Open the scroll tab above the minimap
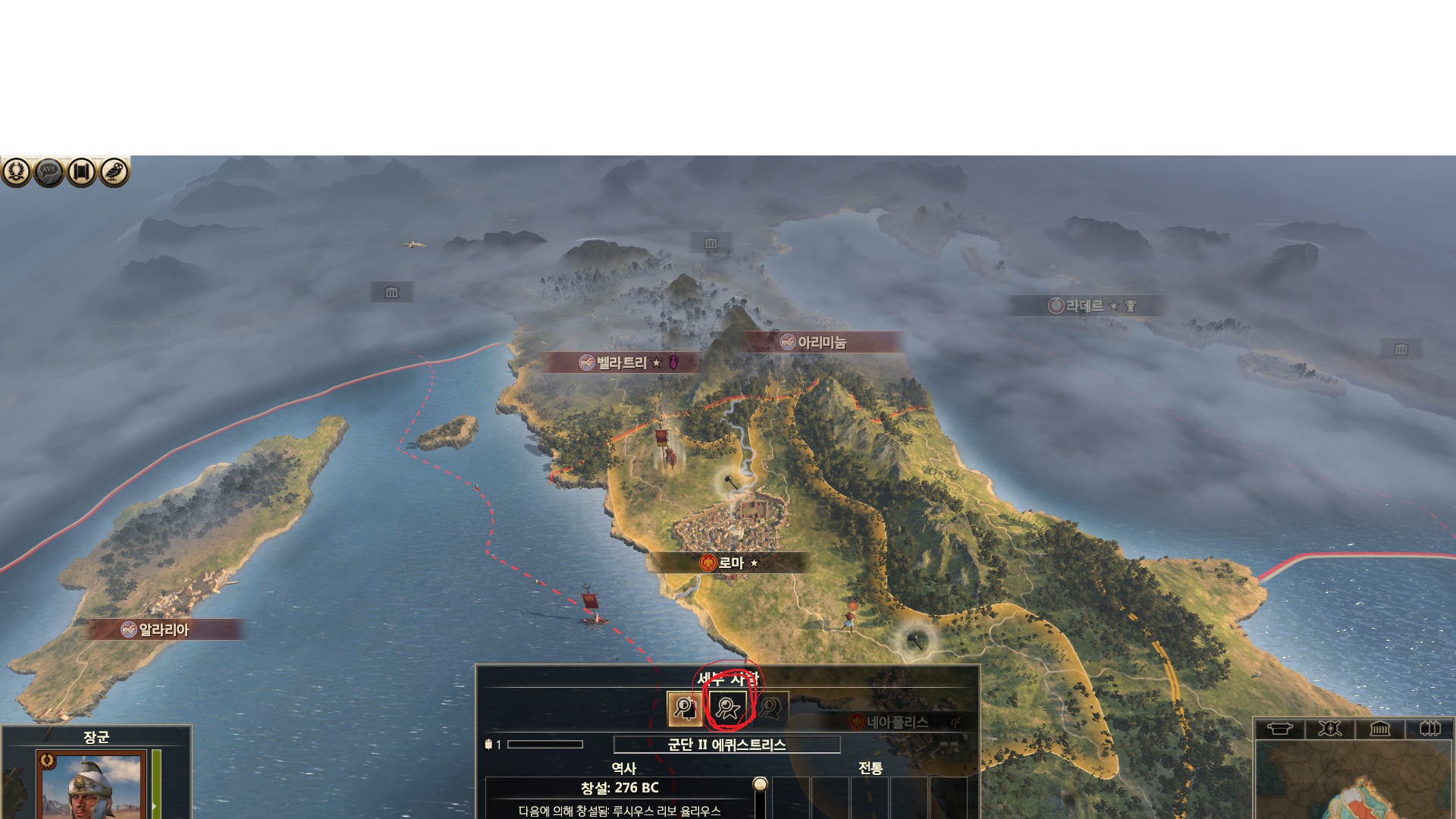 [x=1280, y=729]
